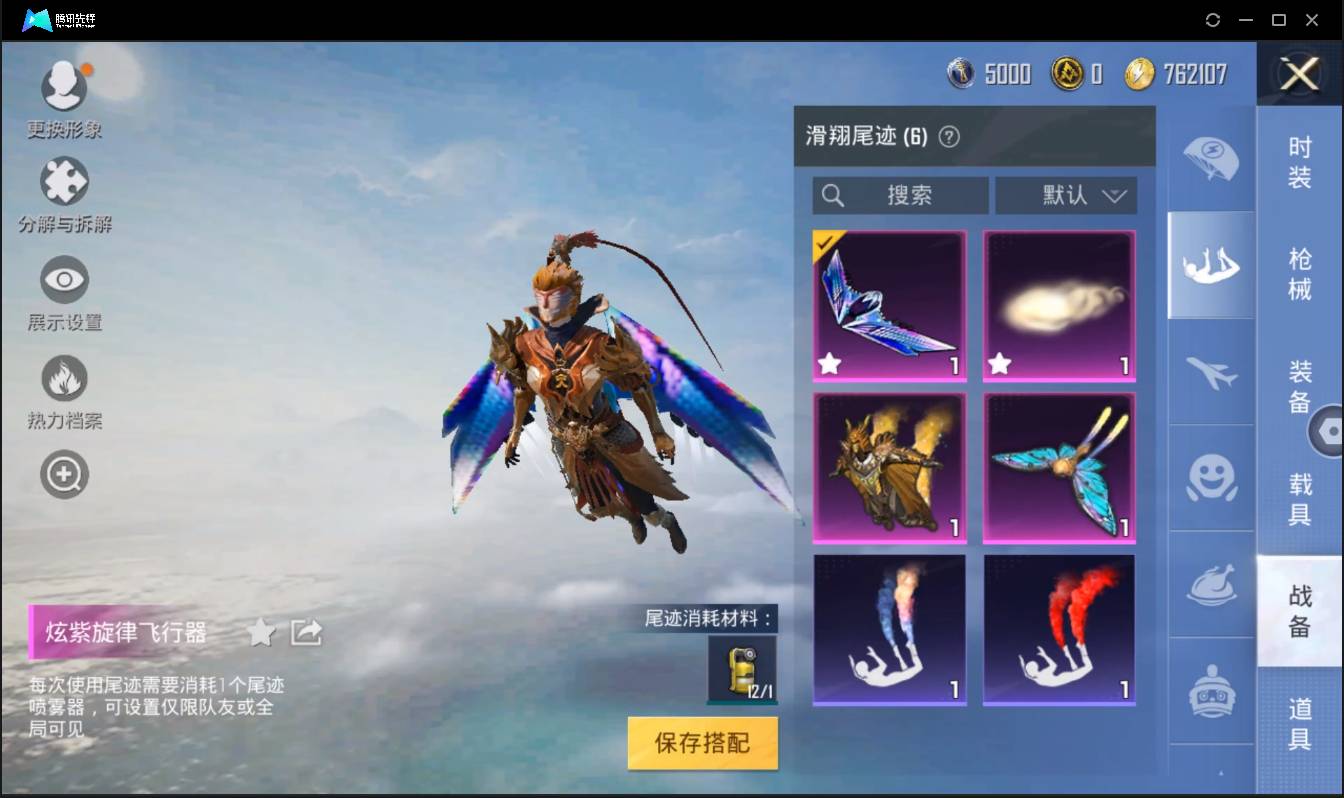This screenshot has width=1344, height=798.
Task: Open the 默认 sort dropdown
Action: click(x=1066, y=196)
